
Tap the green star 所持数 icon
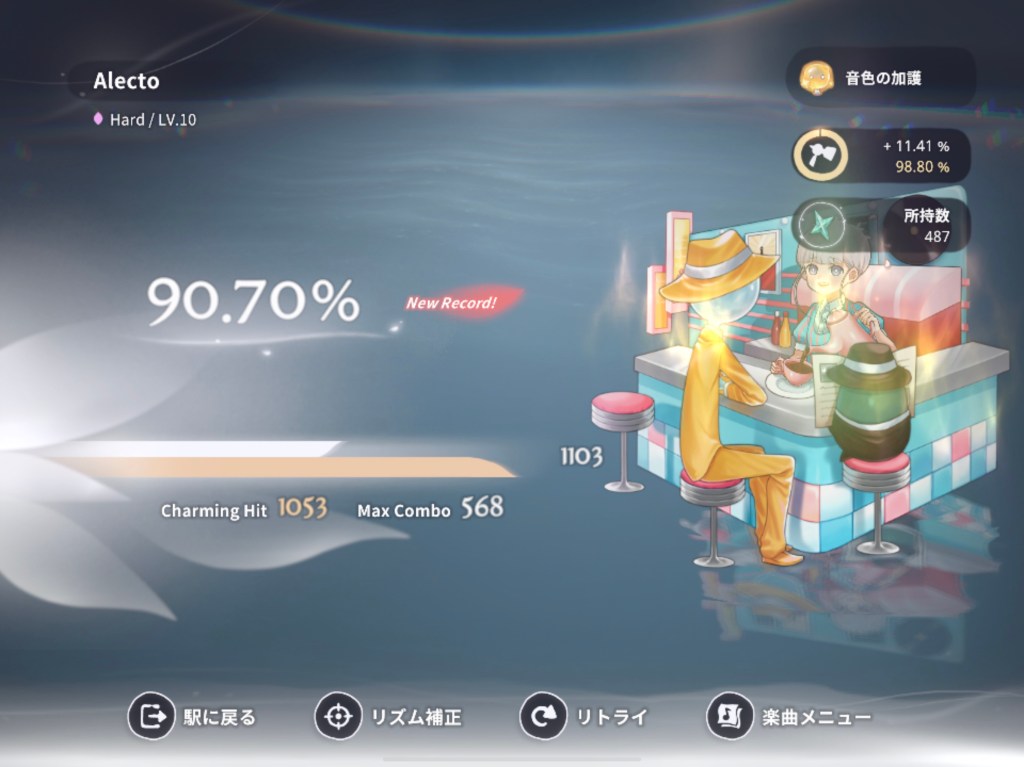pyautogui.click(x=820, y=226)
